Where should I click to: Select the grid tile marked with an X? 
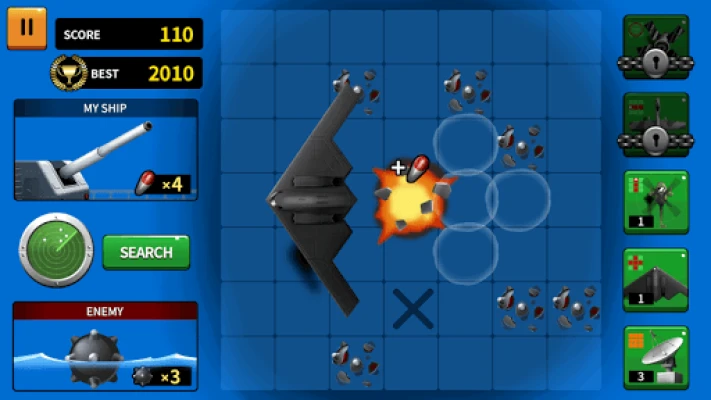pos(412,309)
